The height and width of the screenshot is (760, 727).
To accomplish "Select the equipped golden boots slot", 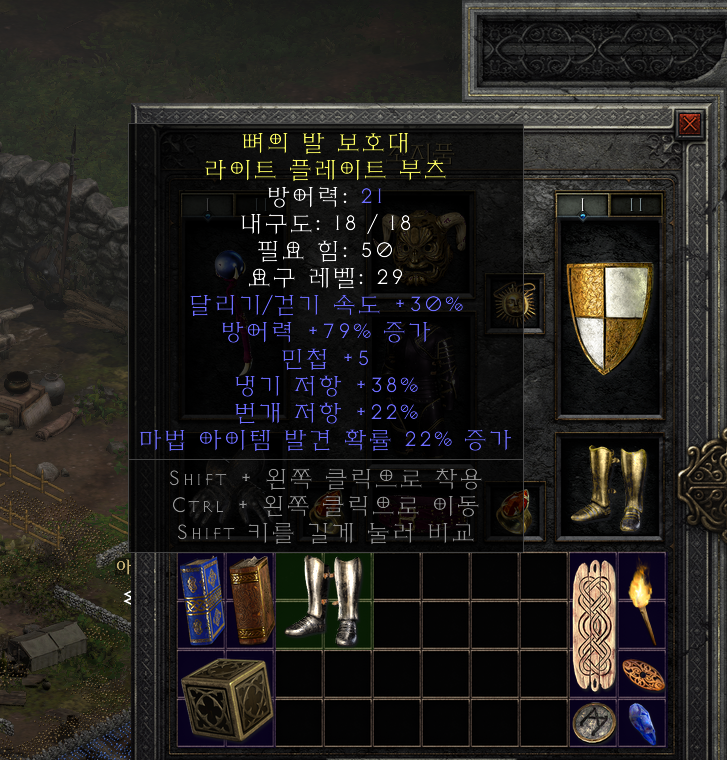I will tap(609, 487).
